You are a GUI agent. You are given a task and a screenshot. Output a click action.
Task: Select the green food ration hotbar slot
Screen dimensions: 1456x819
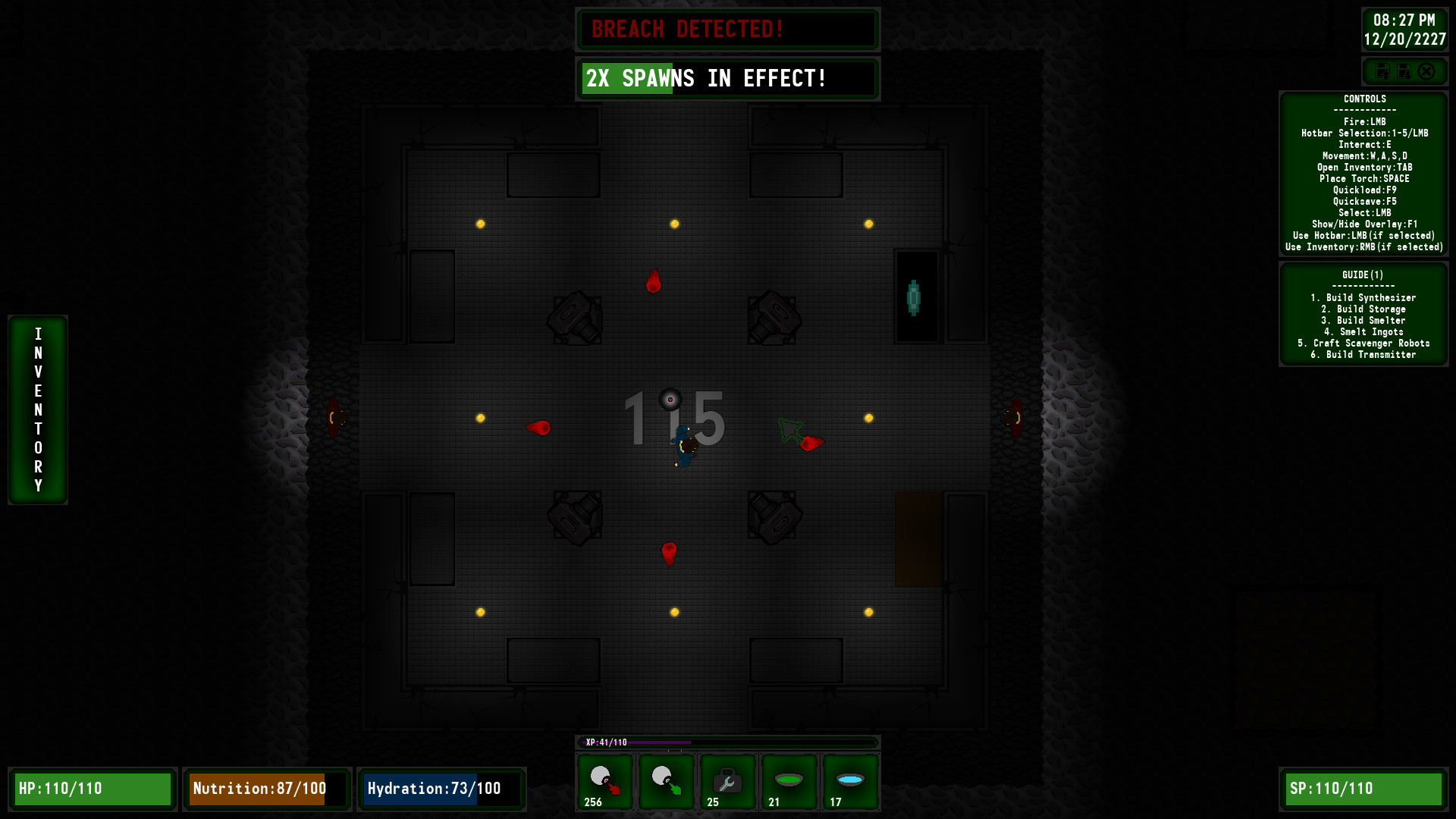click(x=789, y=782)
